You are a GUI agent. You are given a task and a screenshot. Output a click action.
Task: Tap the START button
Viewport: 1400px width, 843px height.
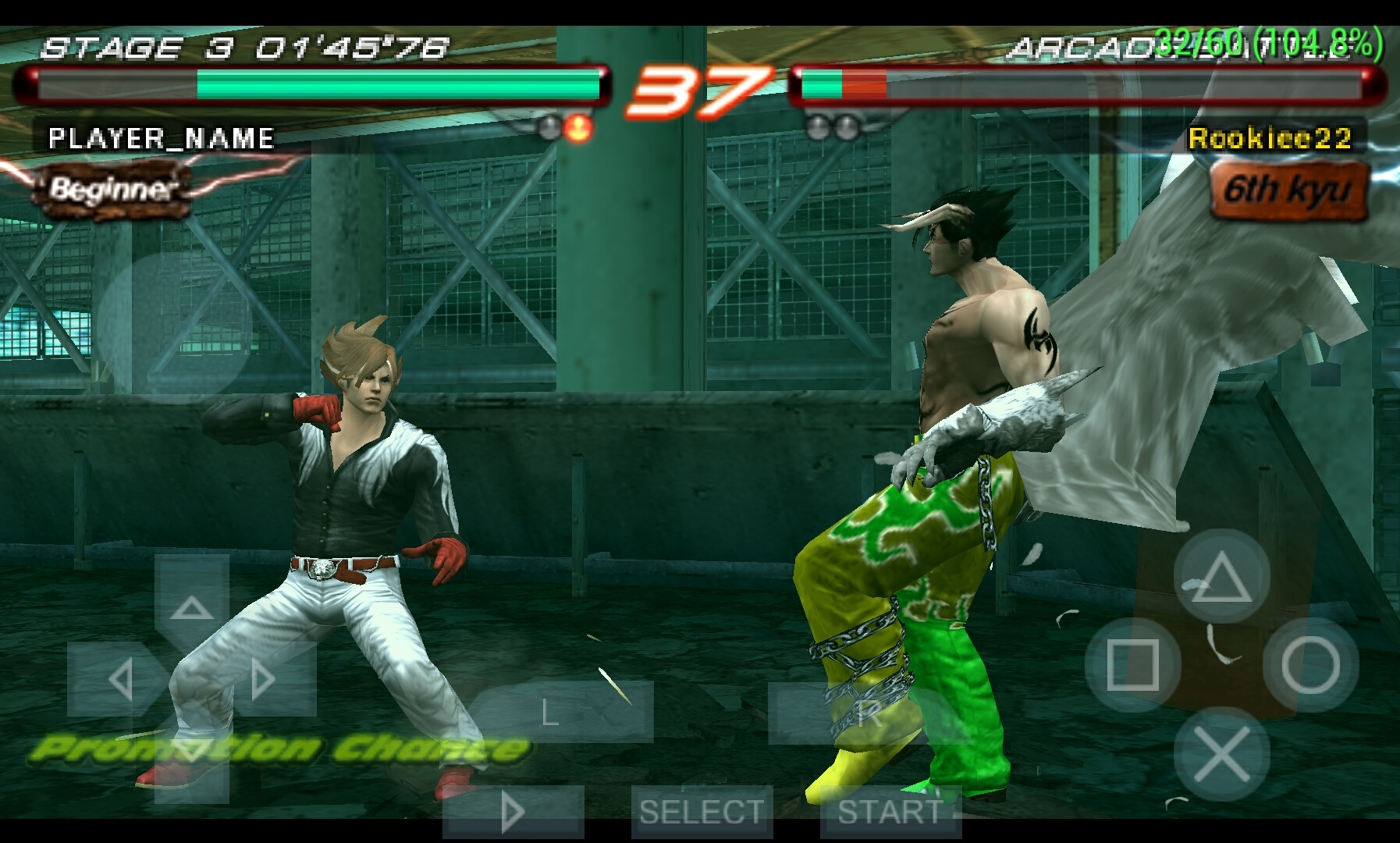[x=890, y=812]
